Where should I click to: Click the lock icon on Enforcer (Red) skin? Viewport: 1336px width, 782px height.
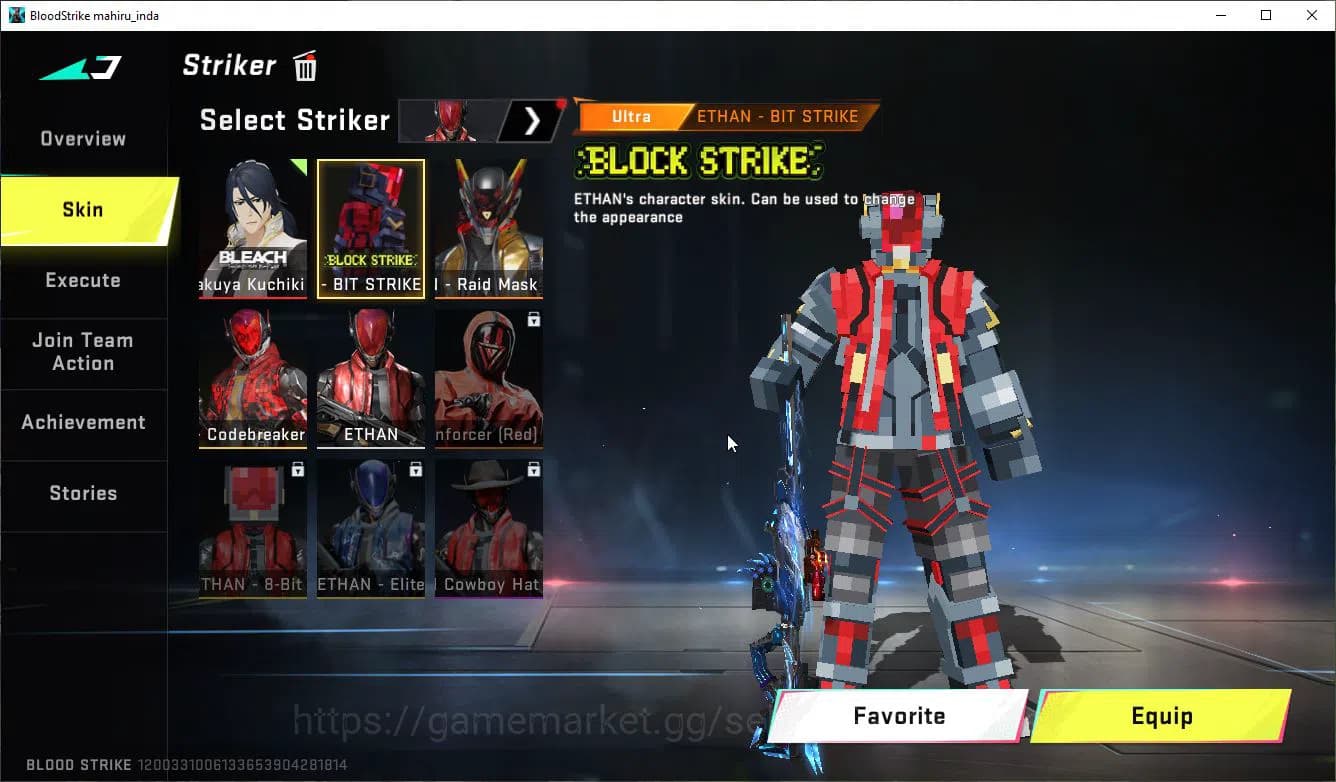[534, 320]
